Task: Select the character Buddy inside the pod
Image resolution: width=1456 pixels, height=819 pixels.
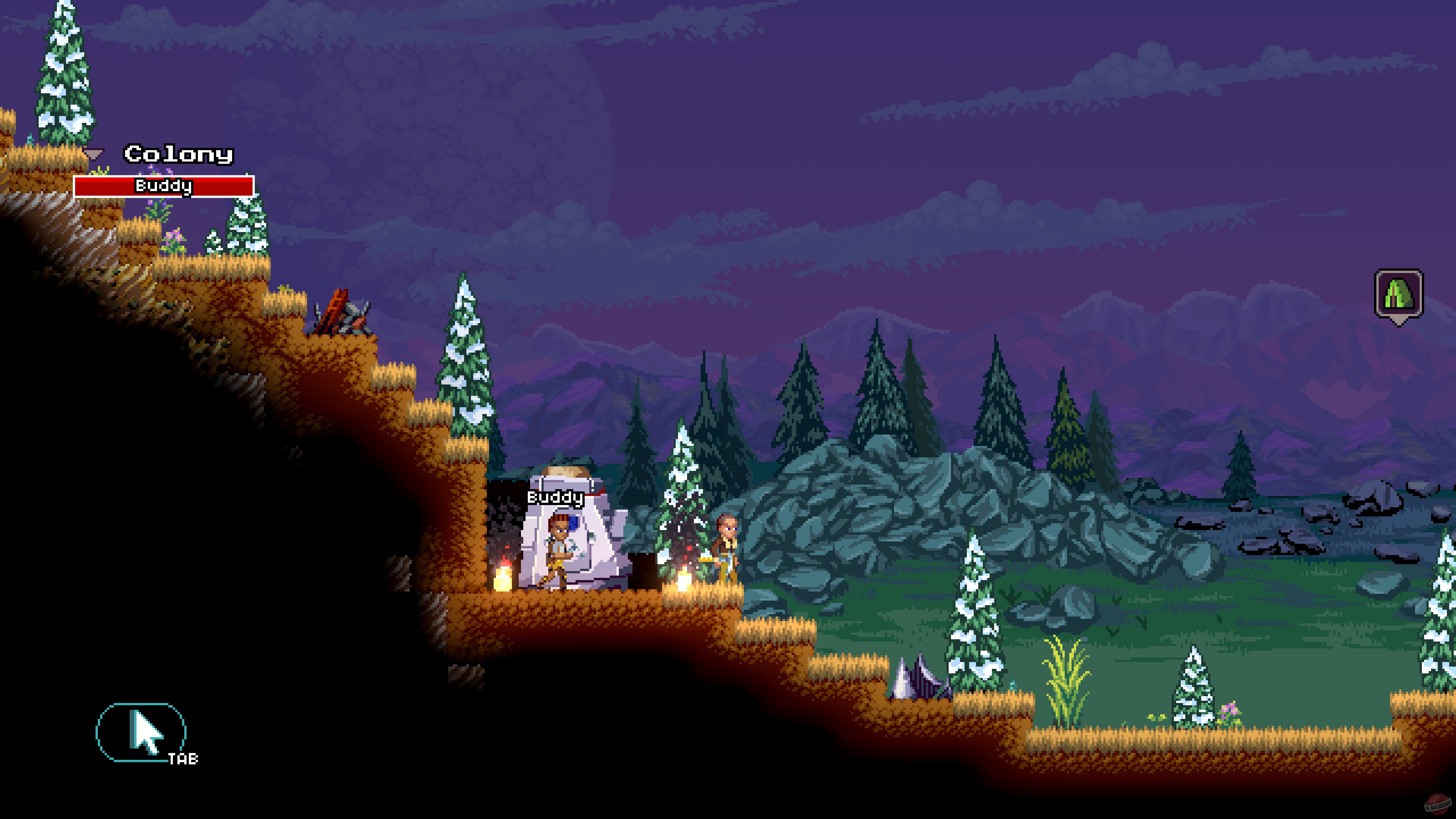Action: 559,548
